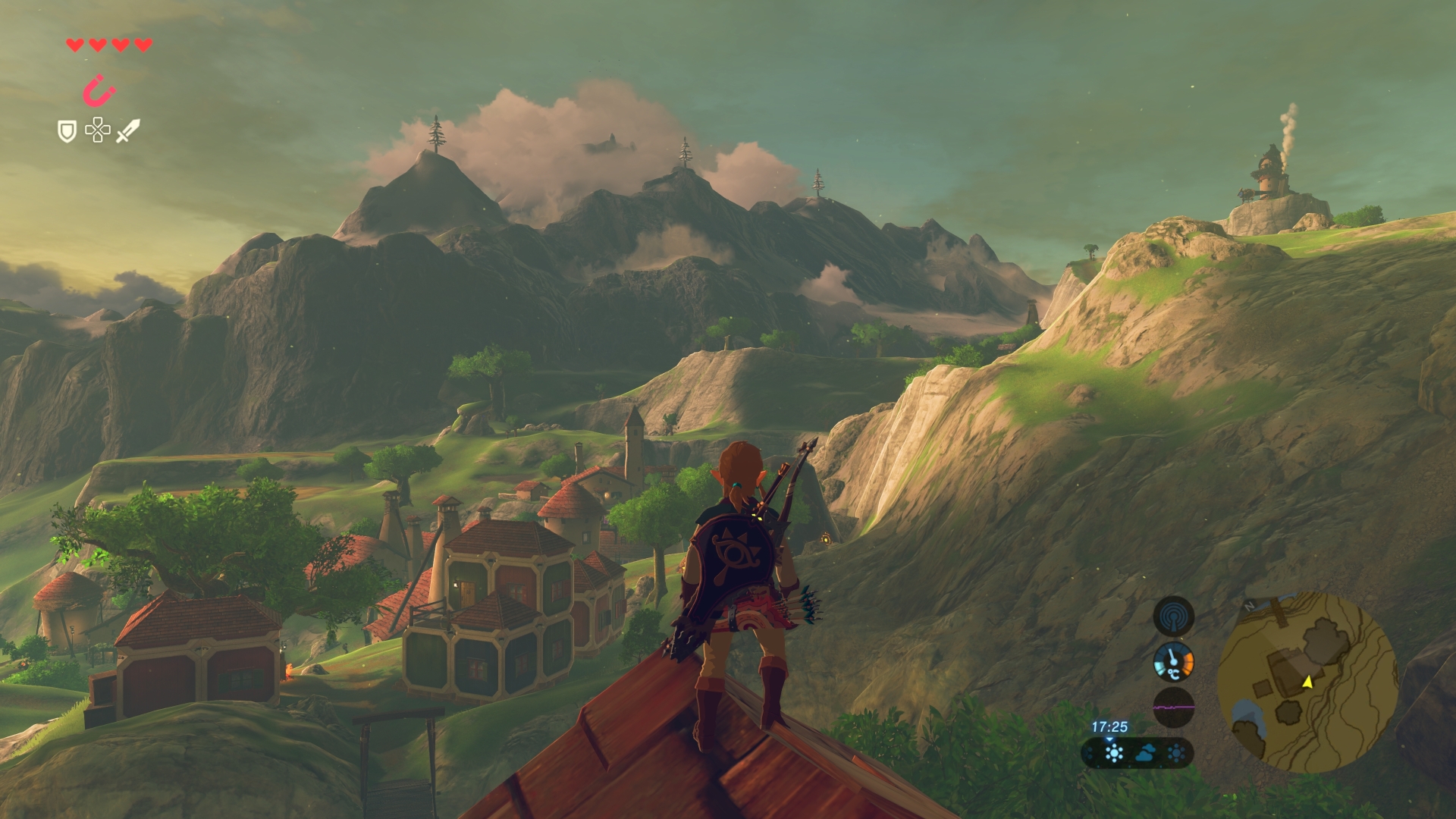Select the Magnesis magnet rune icon
Image resolution: width=1456 pixels, height=819 pixels.
pos(99,91)
